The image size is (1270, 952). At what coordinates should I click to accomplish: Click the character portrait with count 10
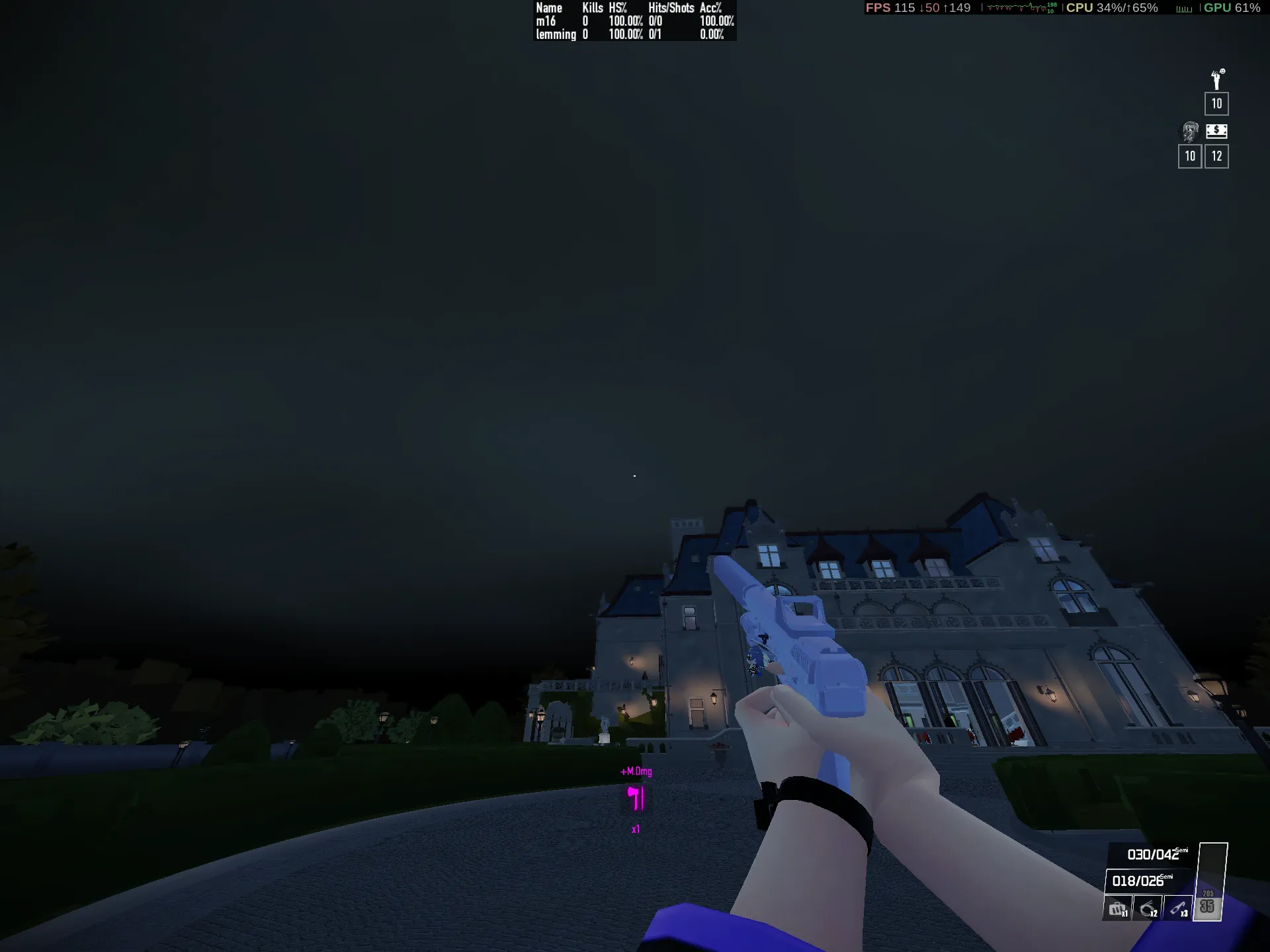1190,131
